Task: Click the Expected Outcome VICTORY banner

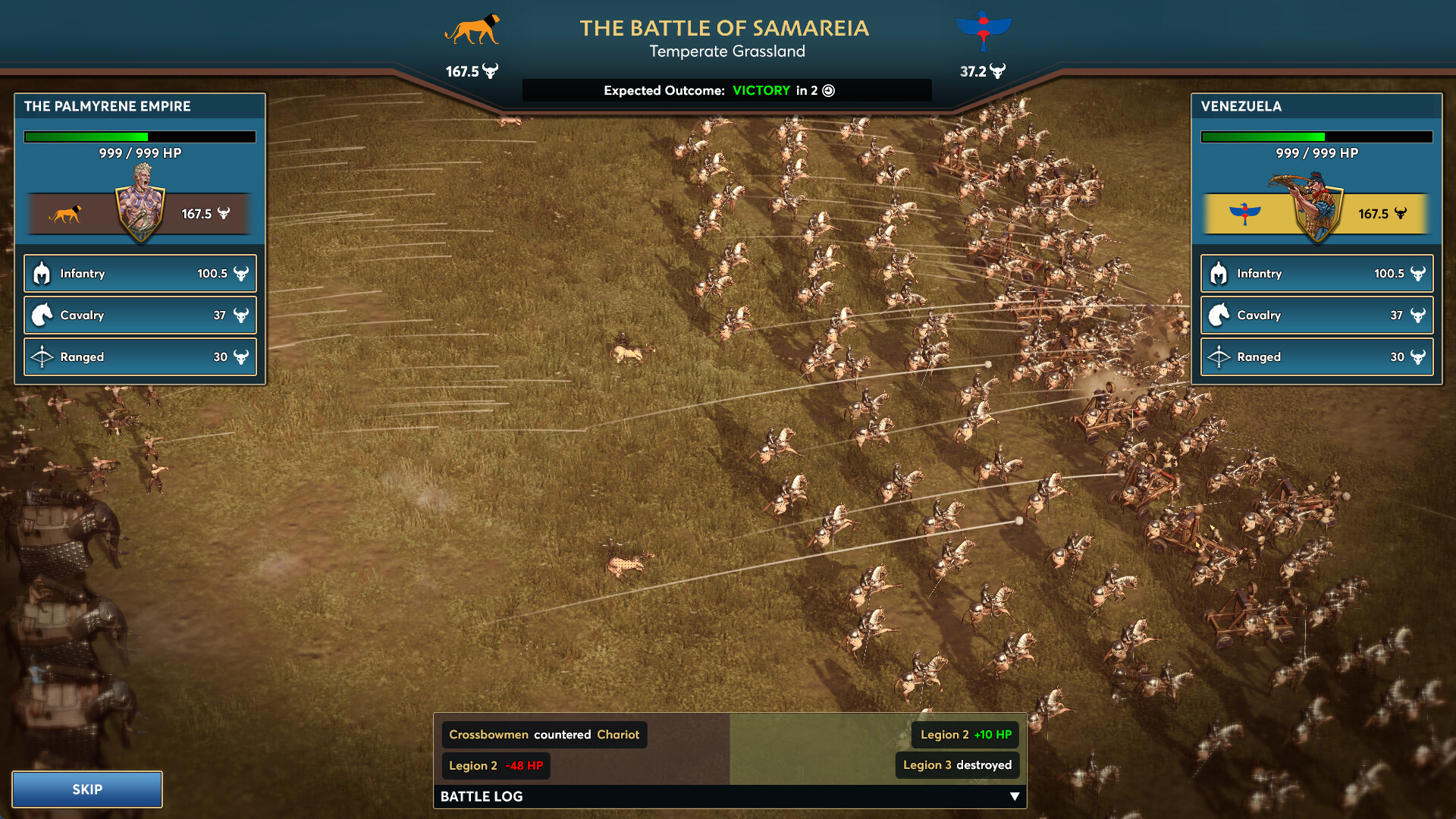Action: pos(761,90)
